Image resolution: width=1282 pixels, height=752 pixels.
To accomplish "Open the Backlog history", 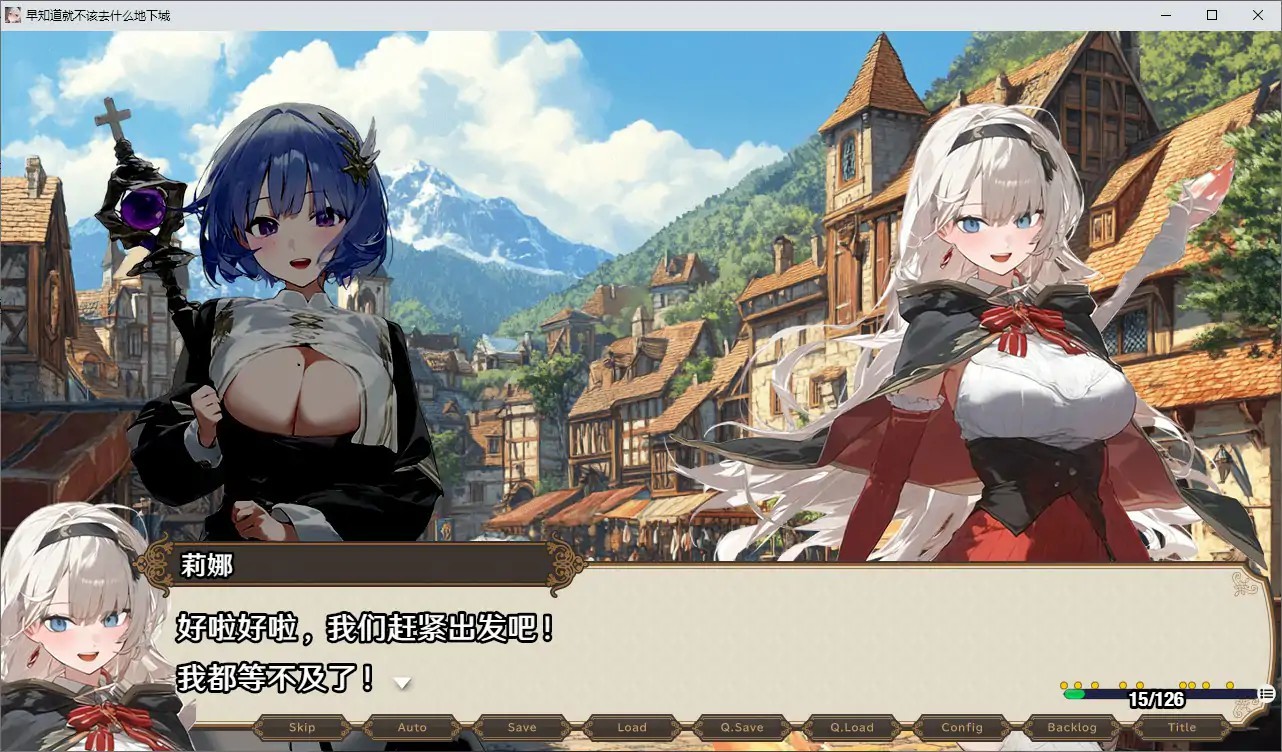I will (x=1071, y=727).
